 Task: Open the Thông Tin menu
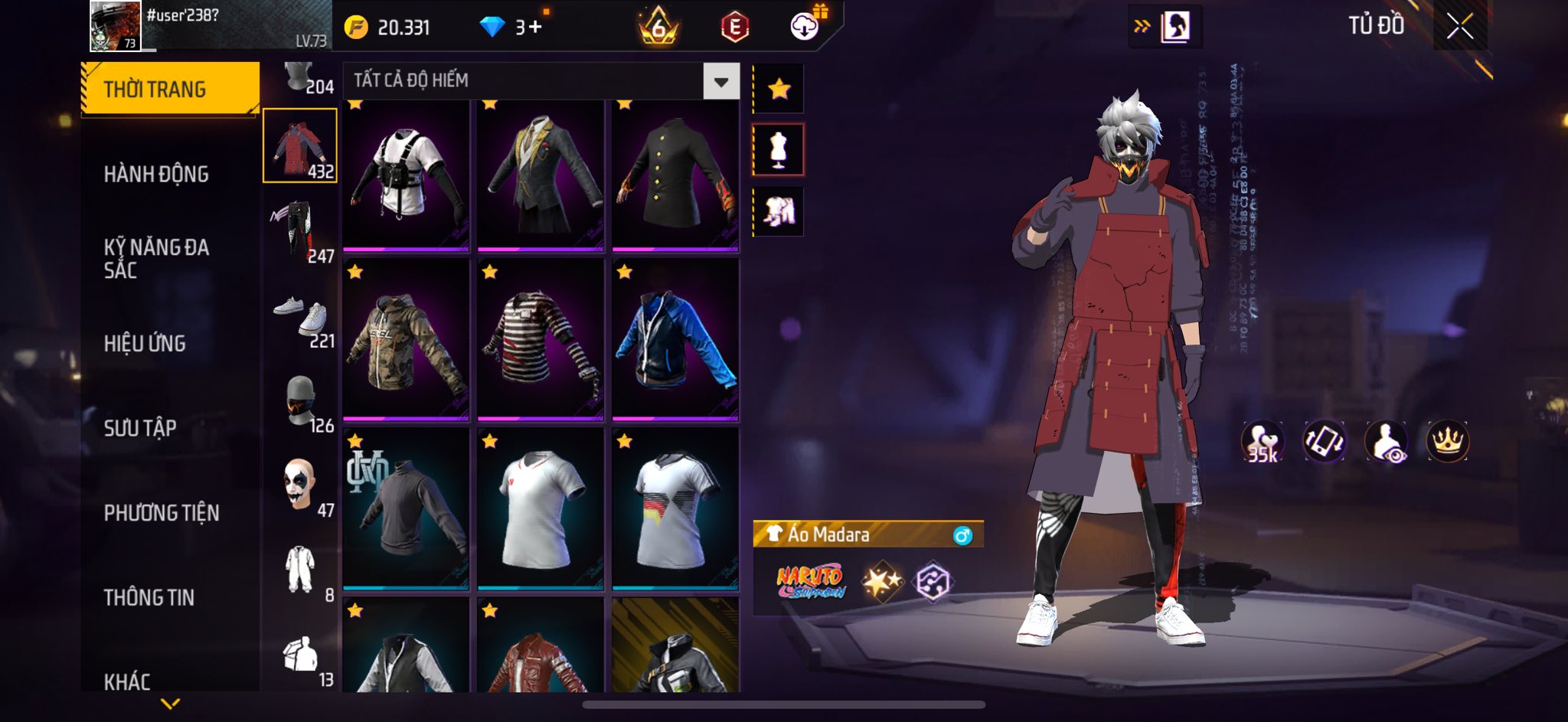tap(149, 596)
